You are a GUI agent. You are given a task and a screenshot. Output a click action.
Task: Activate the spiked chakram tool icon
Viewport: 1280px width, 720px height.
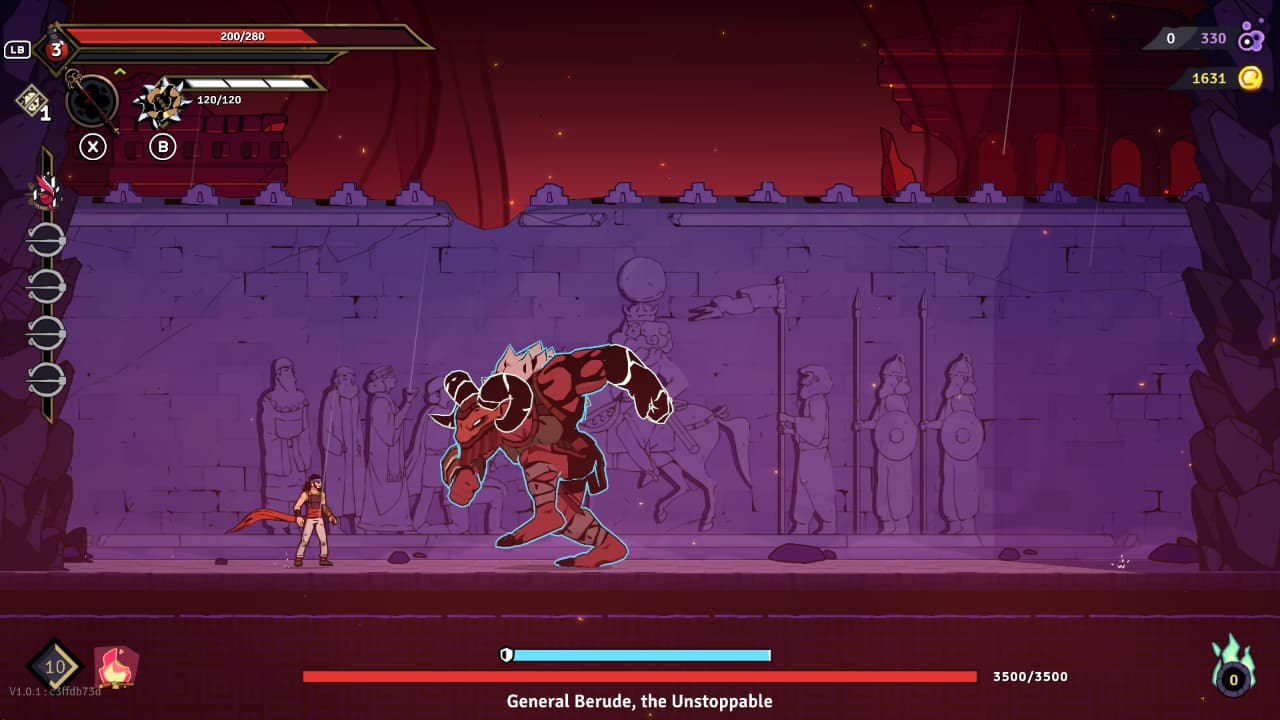click(x=162, y=101)
